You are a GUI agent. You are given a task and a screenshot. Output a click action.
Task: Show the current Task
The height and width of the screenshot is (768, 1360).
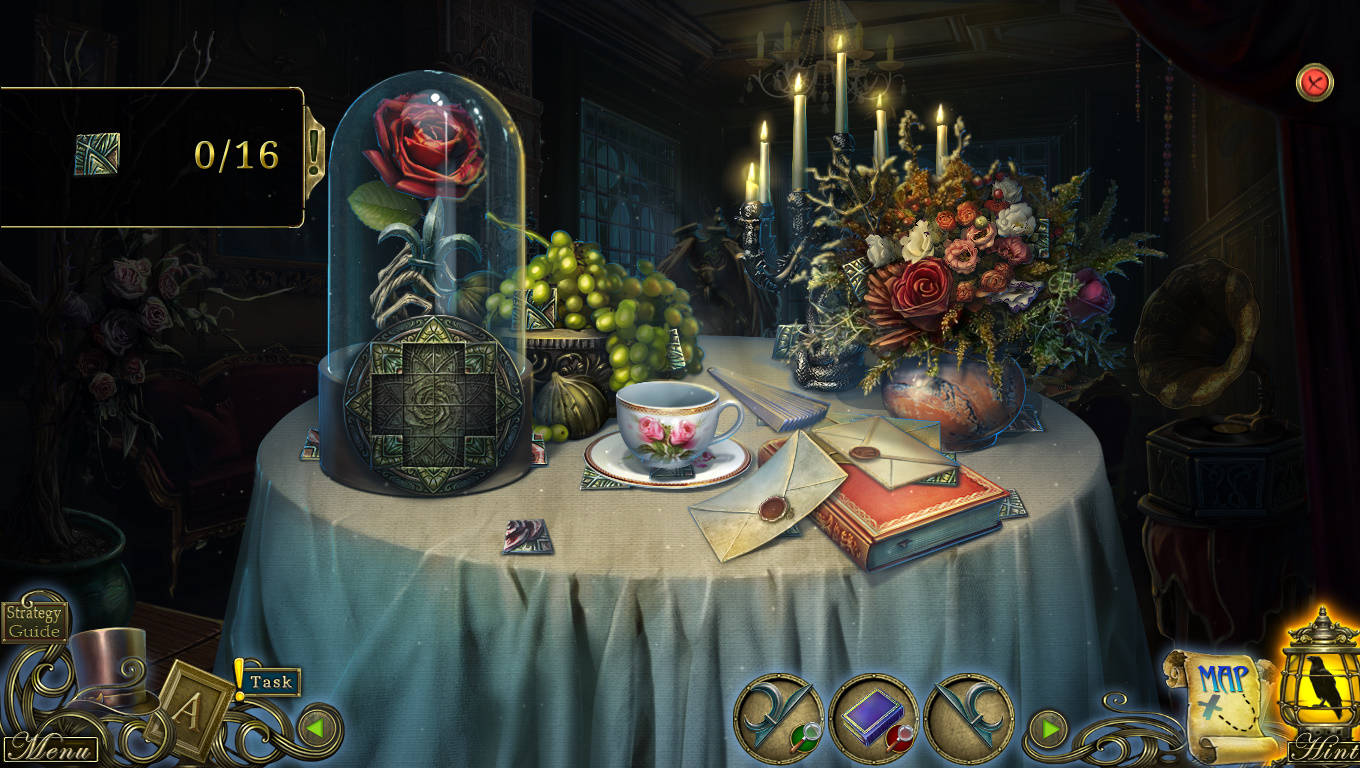[271, 682]
